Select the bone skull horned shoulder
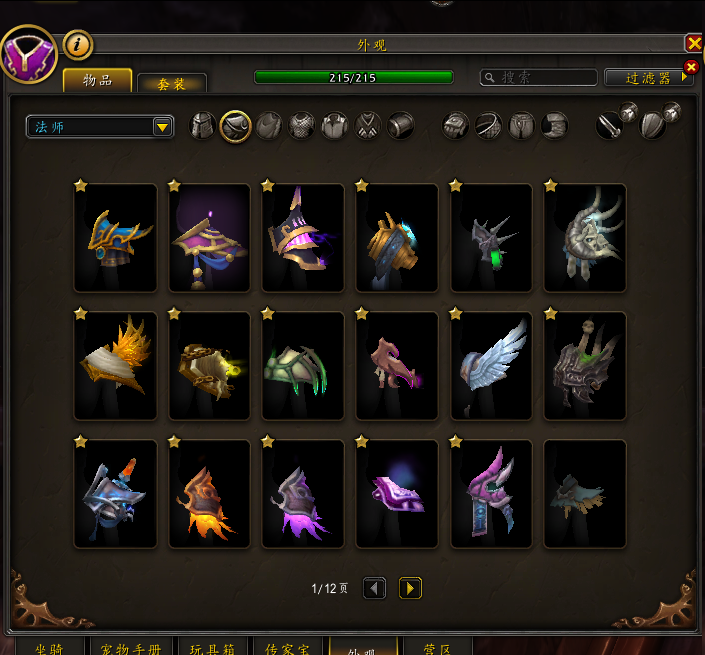 [x=585, y=237]
